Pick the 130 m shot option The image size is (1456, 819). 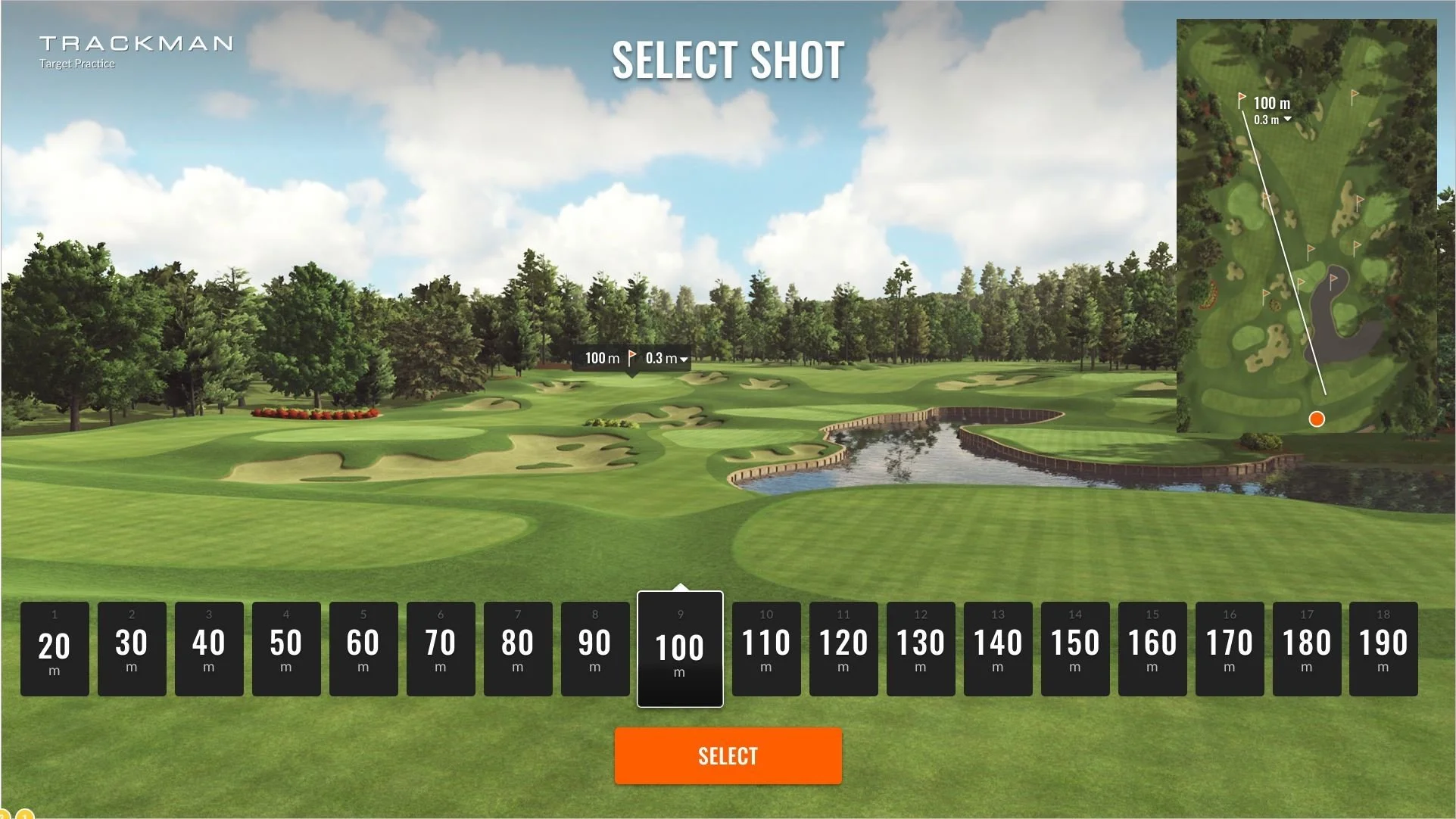click(x=921, y=649)
